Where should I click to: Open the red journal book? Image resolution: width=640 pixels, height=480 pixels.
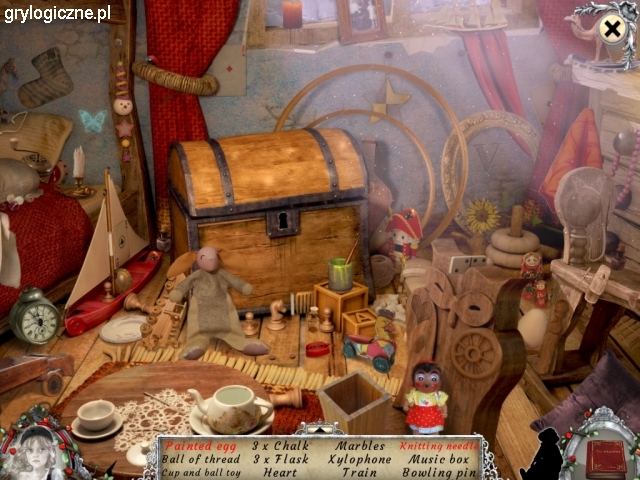[605, 458]
